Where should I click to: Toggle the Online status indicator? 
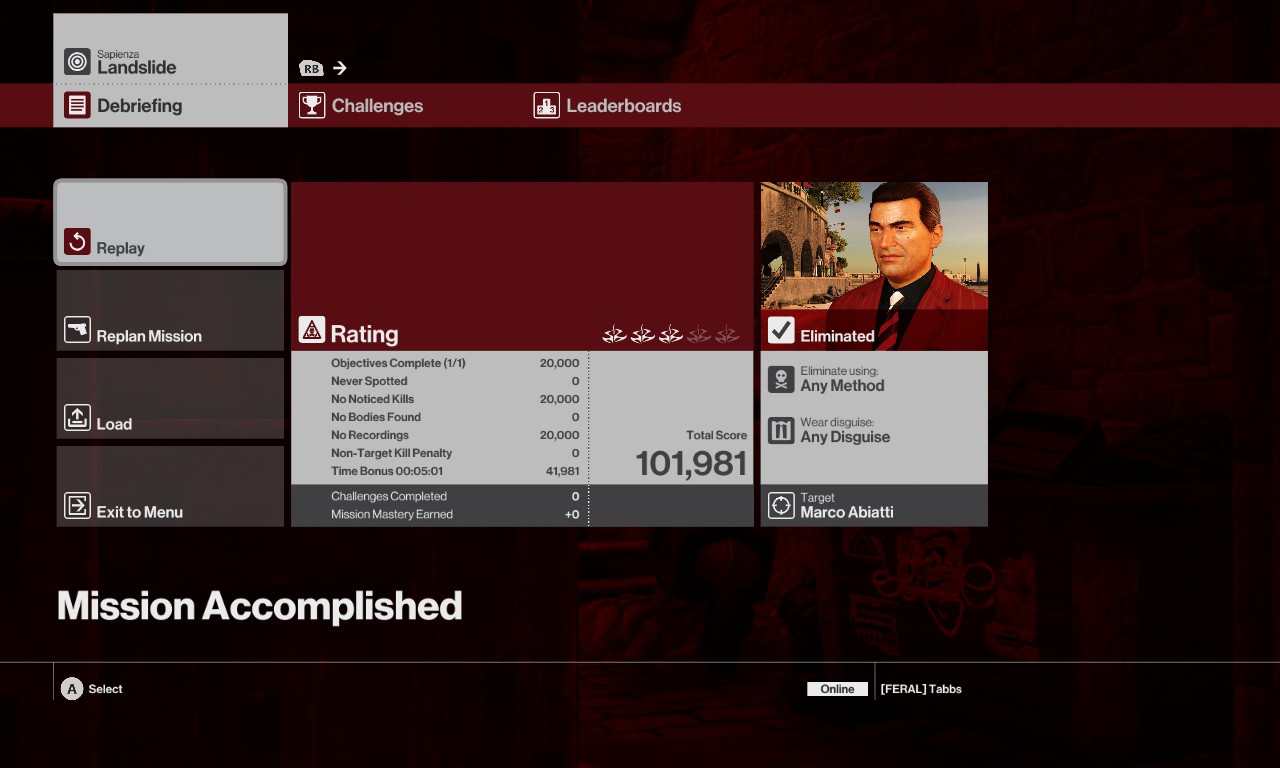837,689
